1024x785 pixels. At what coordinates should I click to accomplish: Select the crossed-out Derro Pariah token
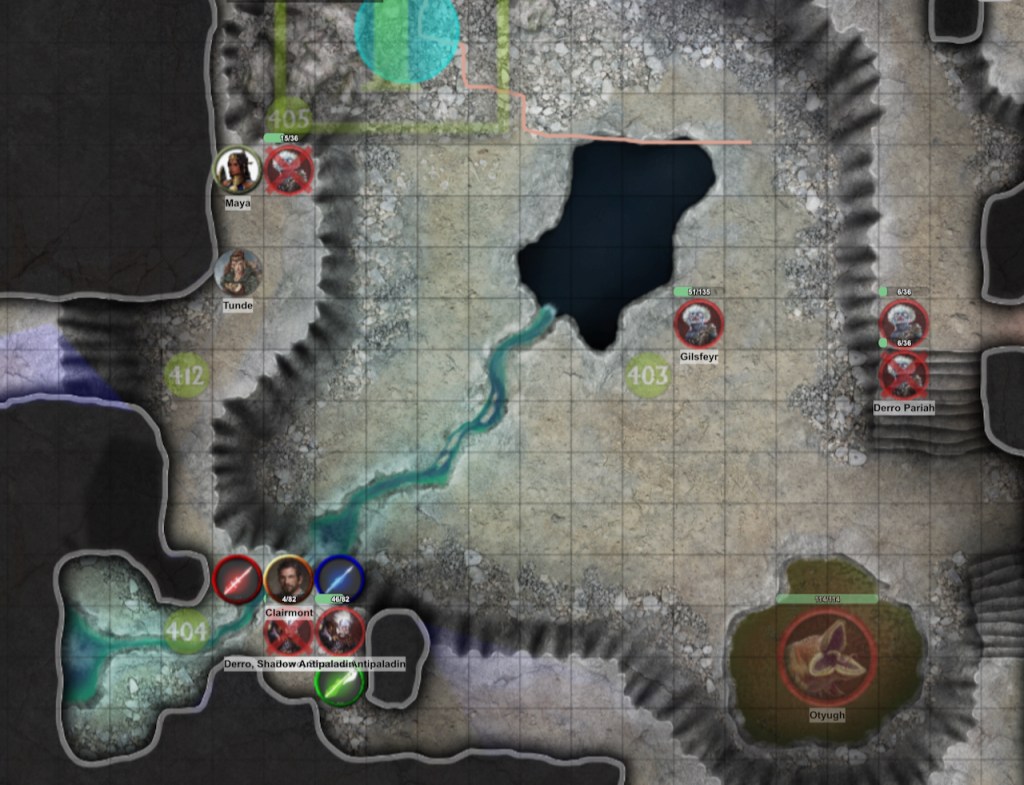click(x=904, y=375)
